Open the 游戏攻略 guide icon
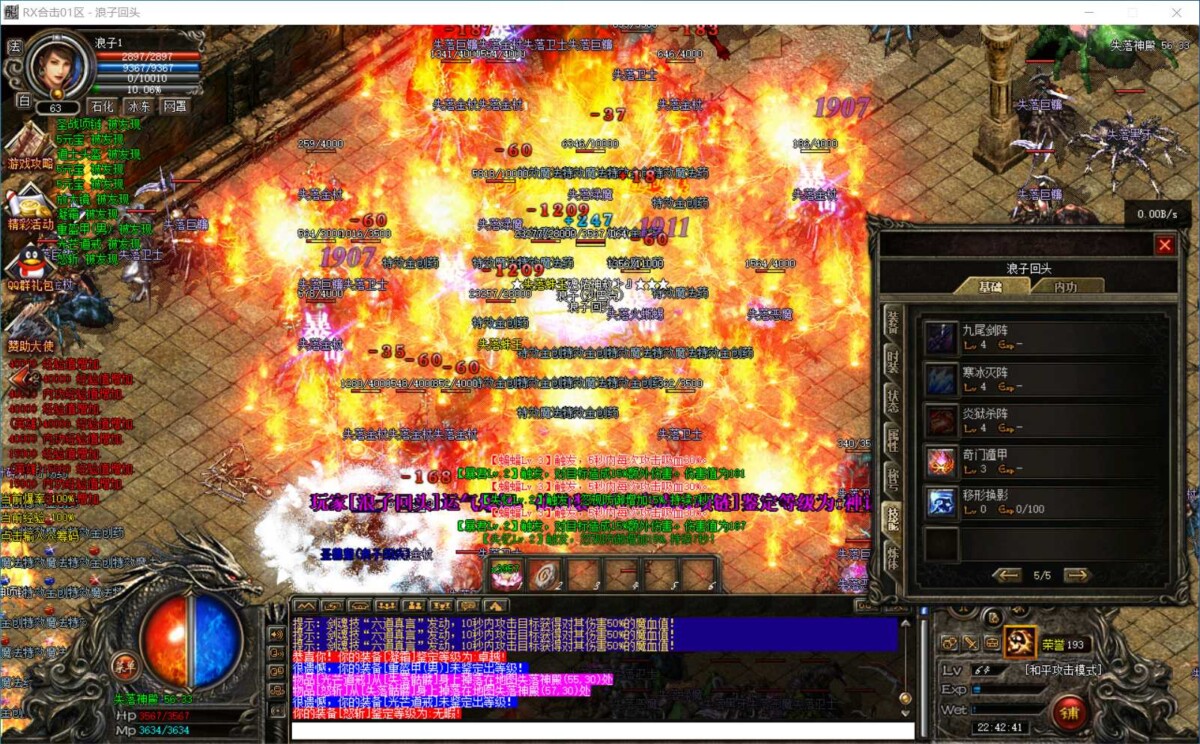Image resolution: width=1200 pixels, height=744 pixels. click(30, 145)
